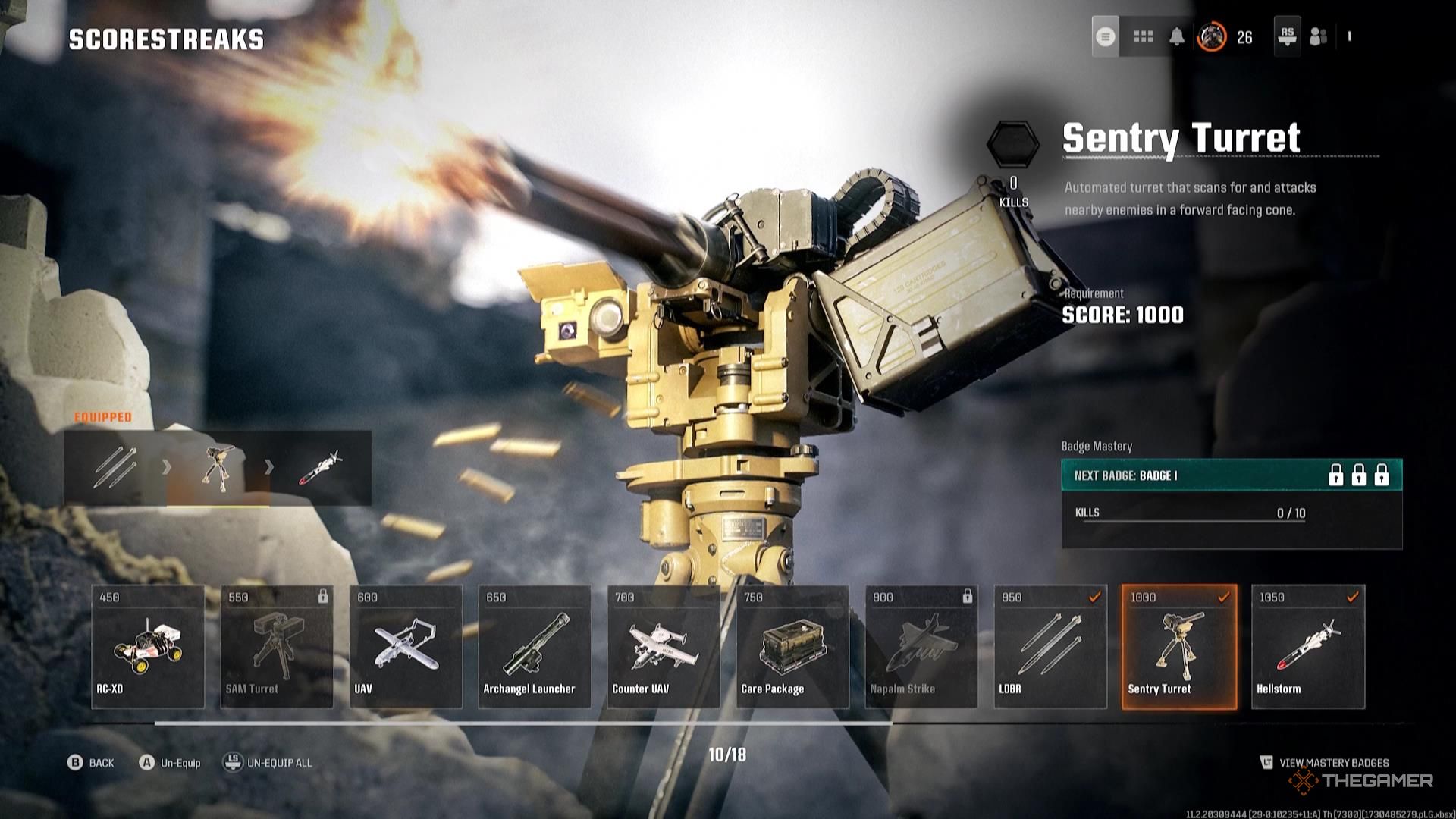Screen dimensions: 1456x819
Task: Open the notifications bell
Action: [1177, 36]
